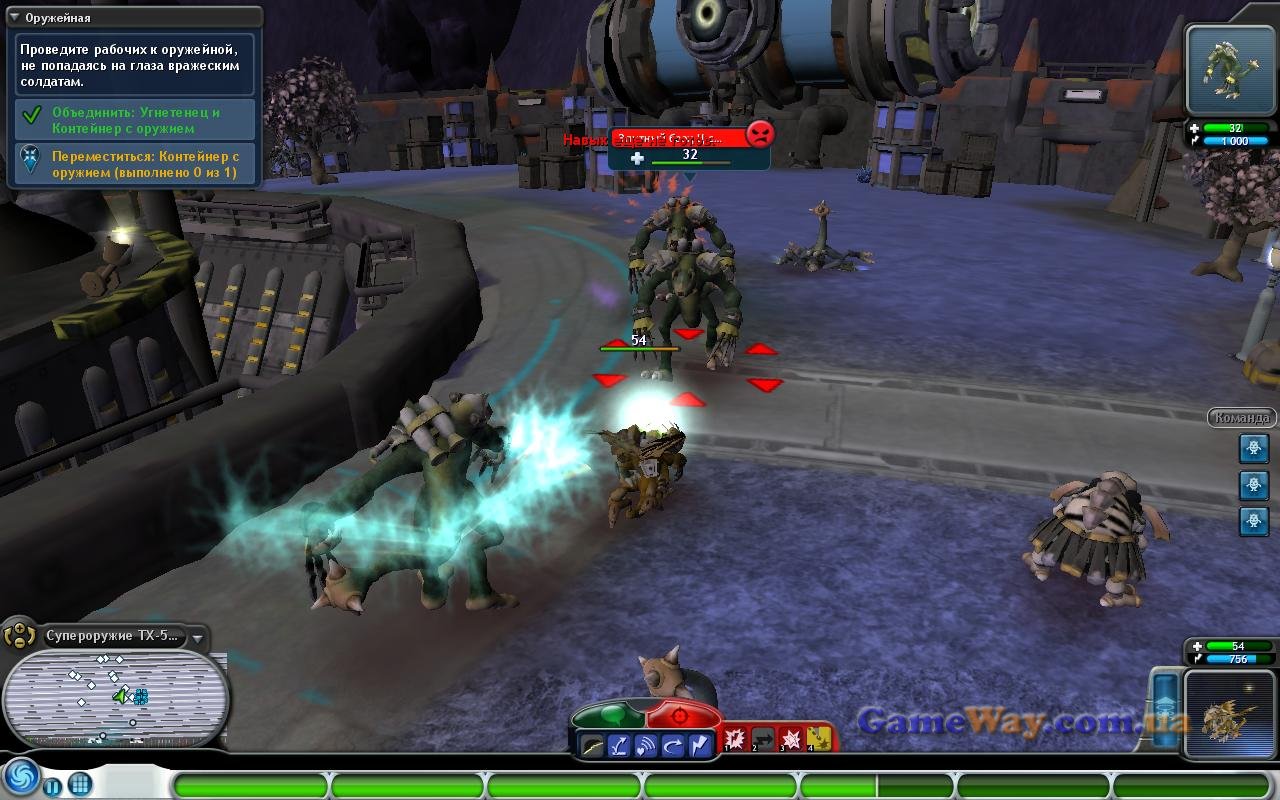Viewport: 1280px width, 800px height.
Task: Use the curved arrow ability
Action: (672, 745)
